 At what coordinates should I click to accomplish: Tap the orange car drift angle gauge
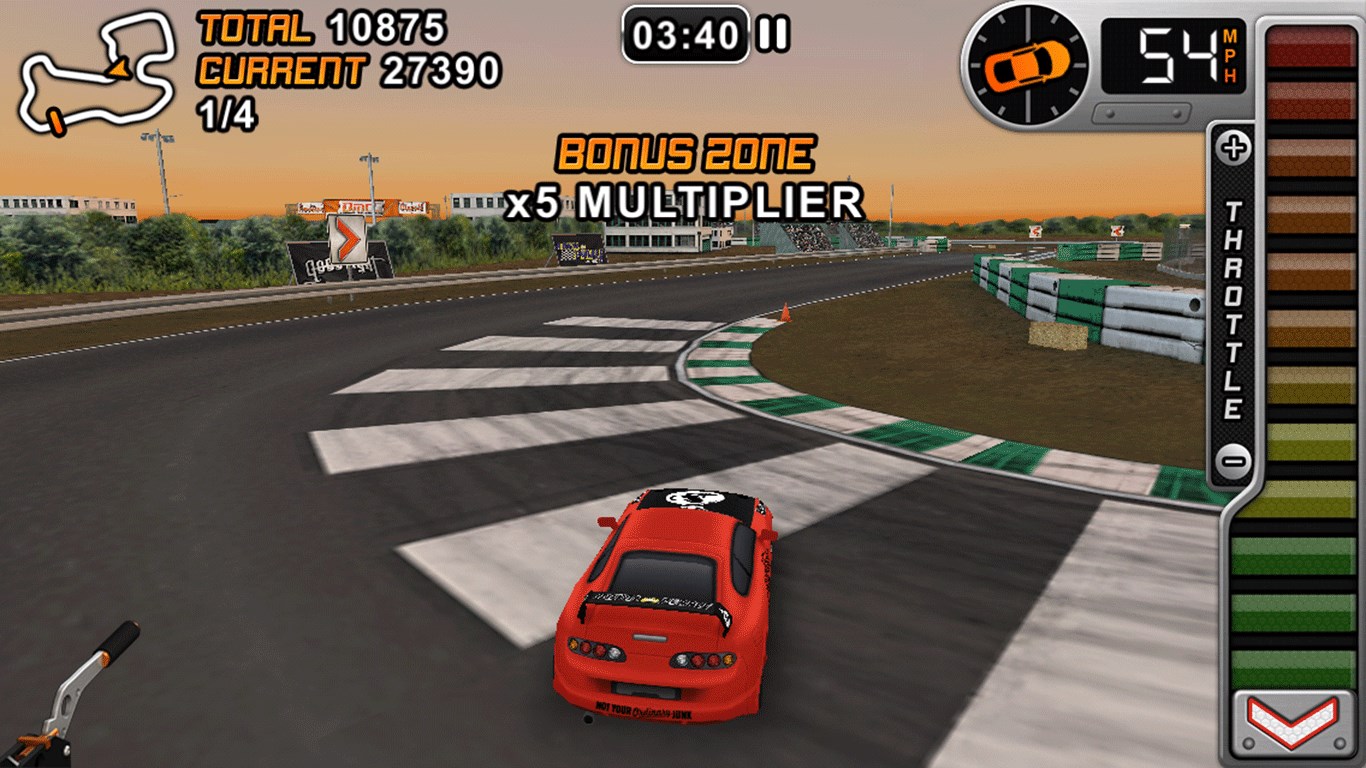point(1028,64)
